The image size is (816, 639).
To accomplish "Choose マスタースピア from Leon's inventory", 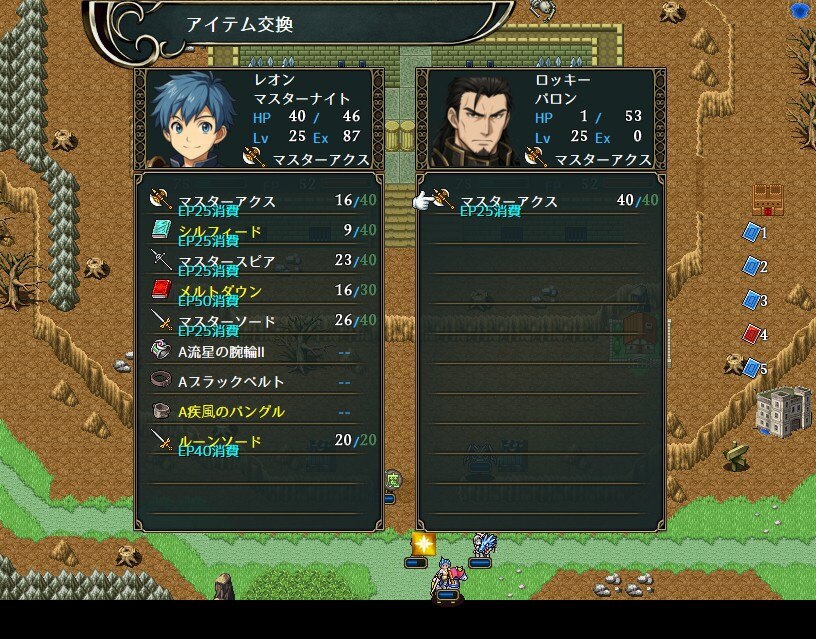I will [258, 261].
